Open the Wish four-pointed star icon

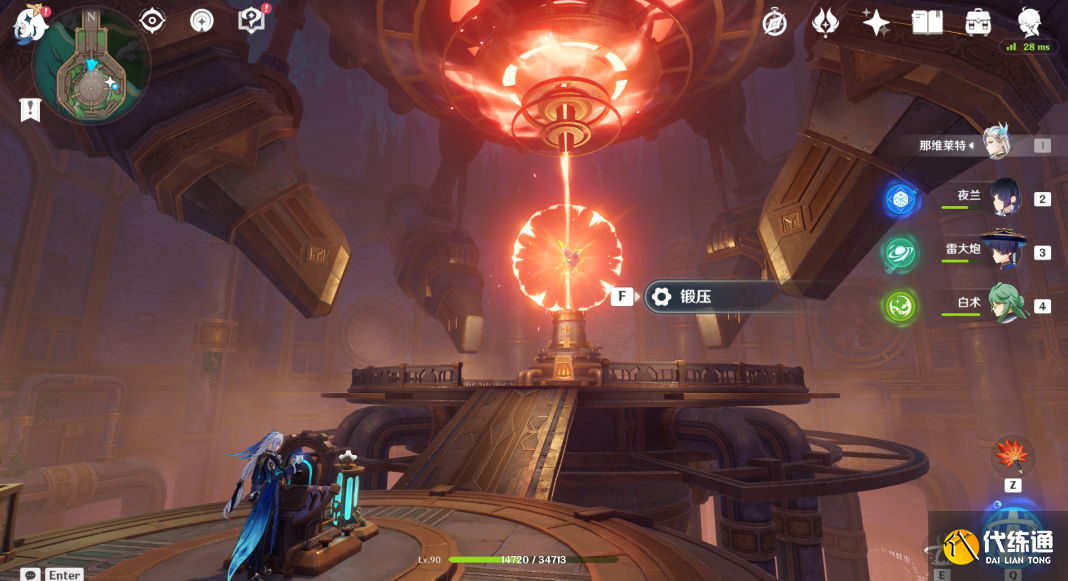point(876,23)
